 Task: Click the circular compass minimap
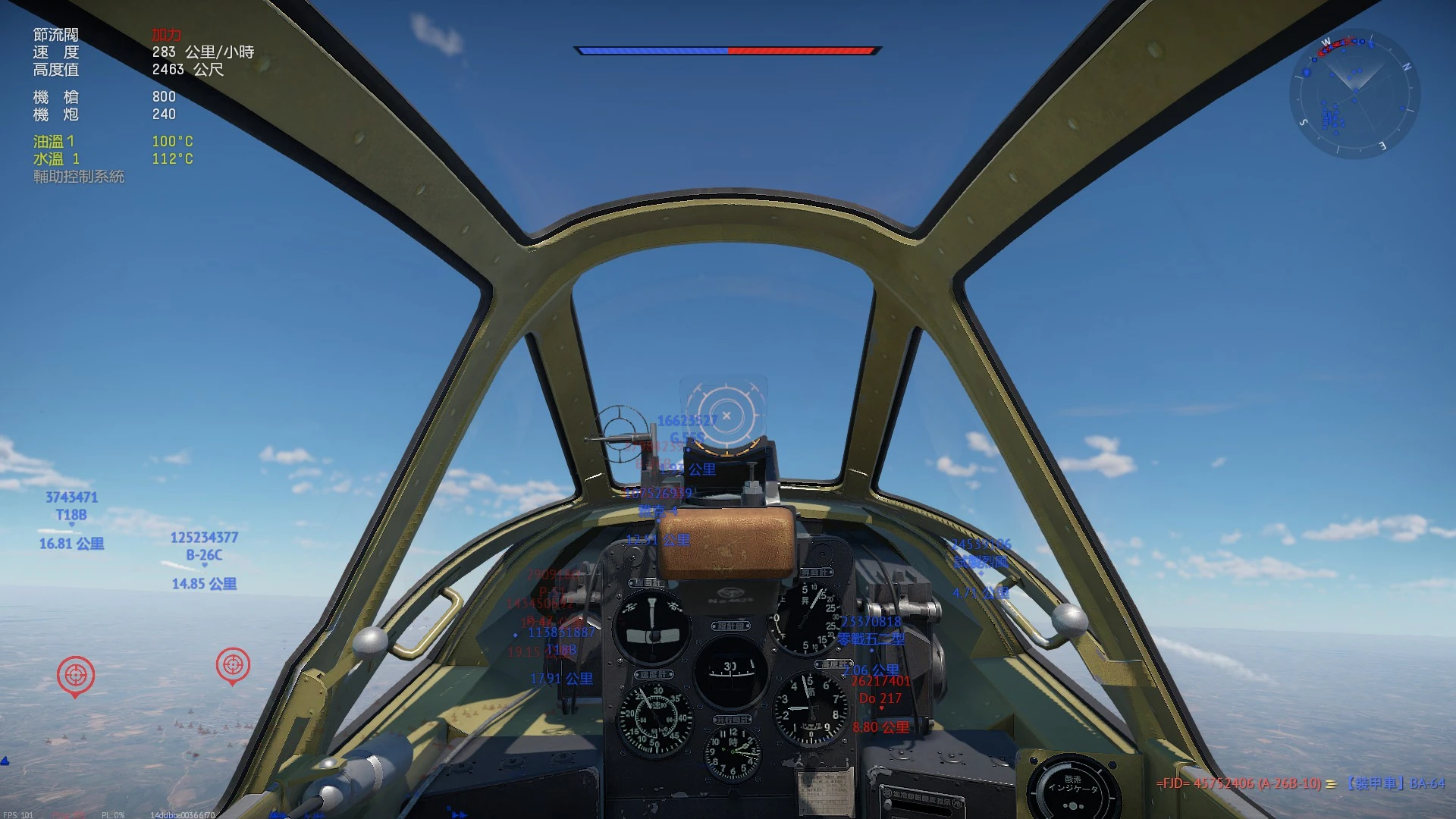coord(1354,94)
